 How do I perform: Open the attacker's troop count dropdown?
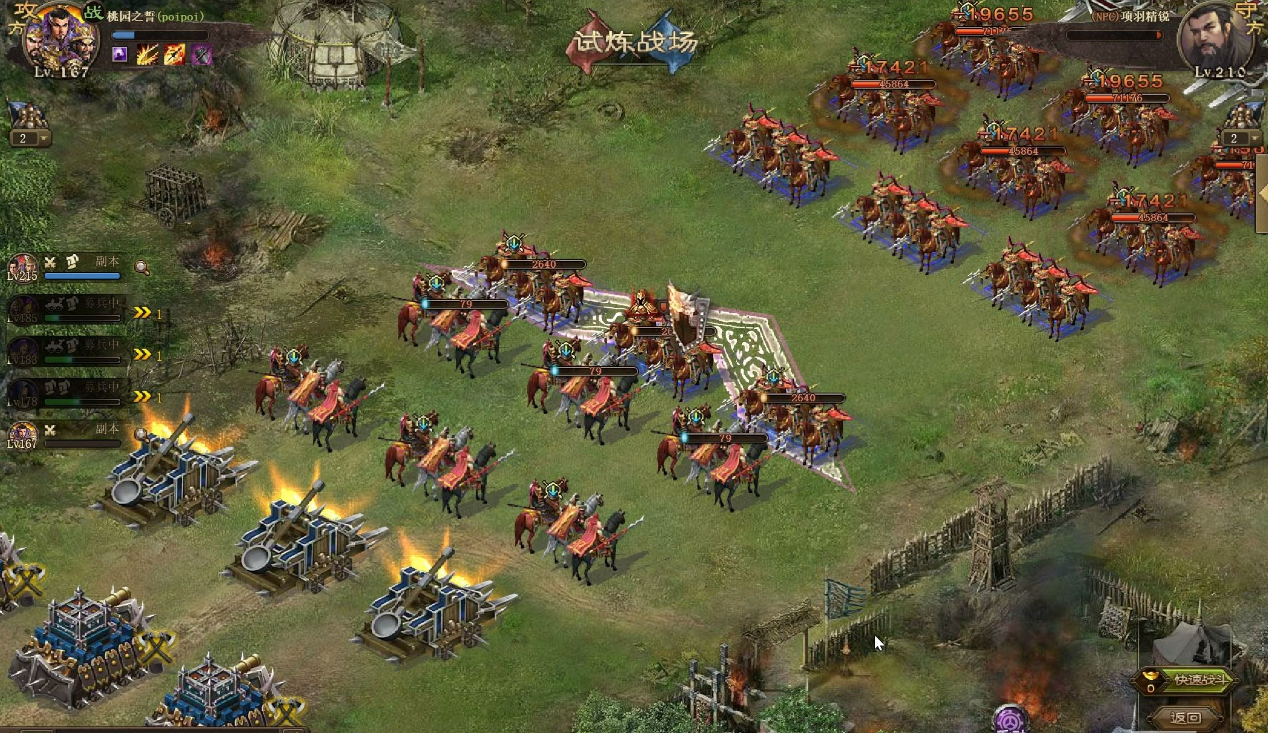pyautogui.click(x=29, y=138)
